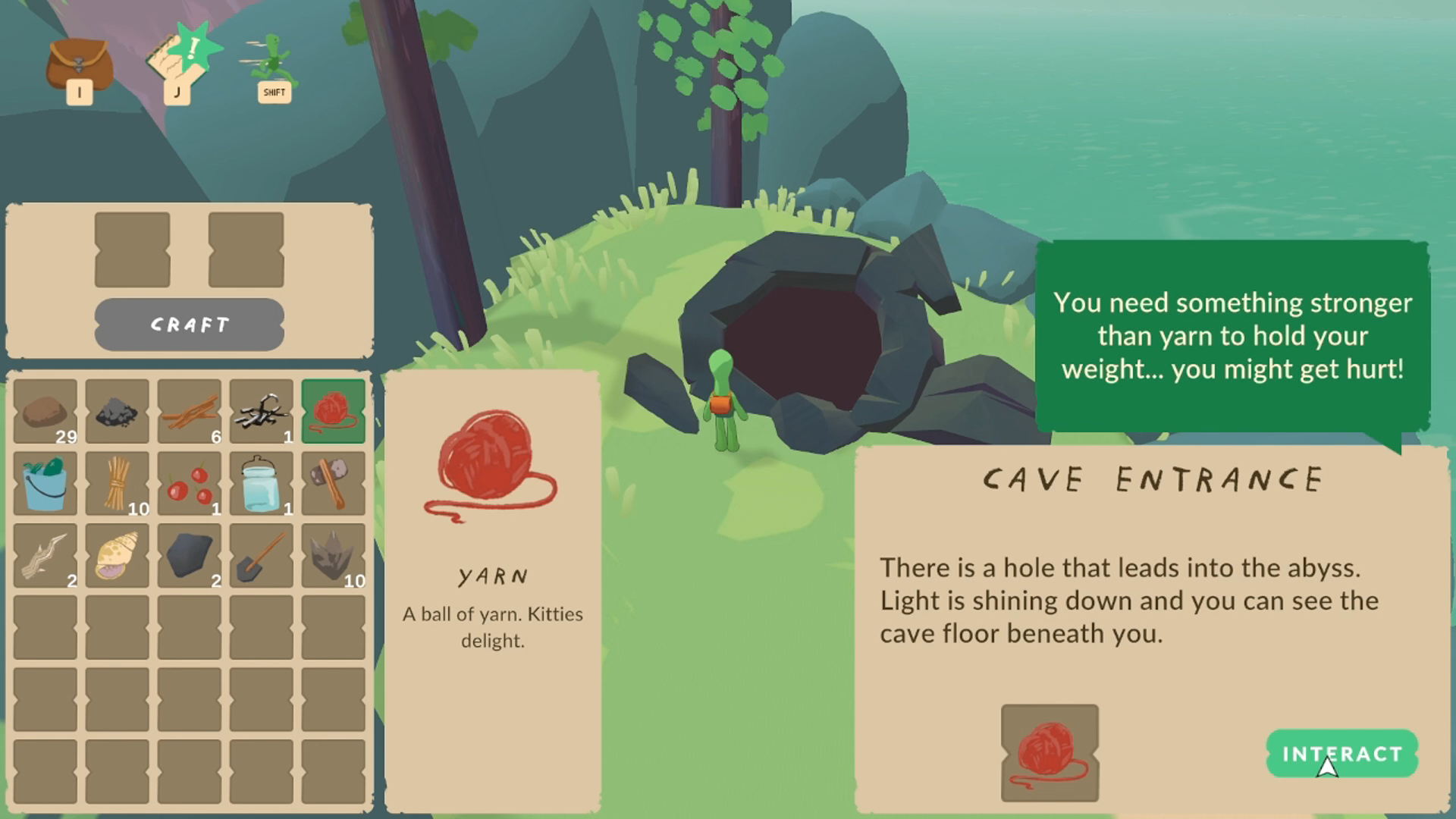This screenshot has width=1456, height=819.
Task: Select the glass jar item
Action: (261, 483)
